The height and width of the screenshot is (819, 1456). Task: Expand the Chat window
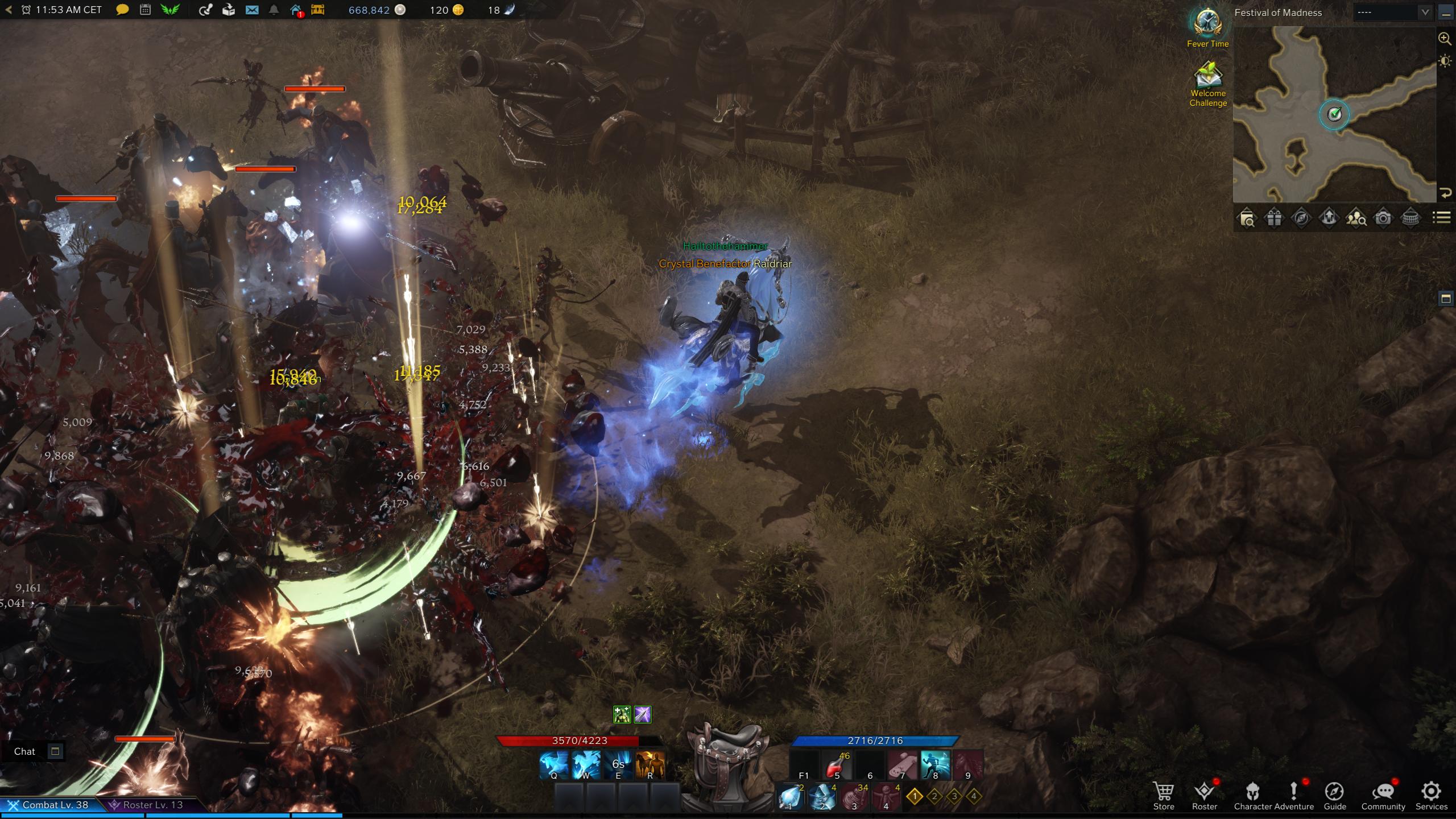pos(55,751)
